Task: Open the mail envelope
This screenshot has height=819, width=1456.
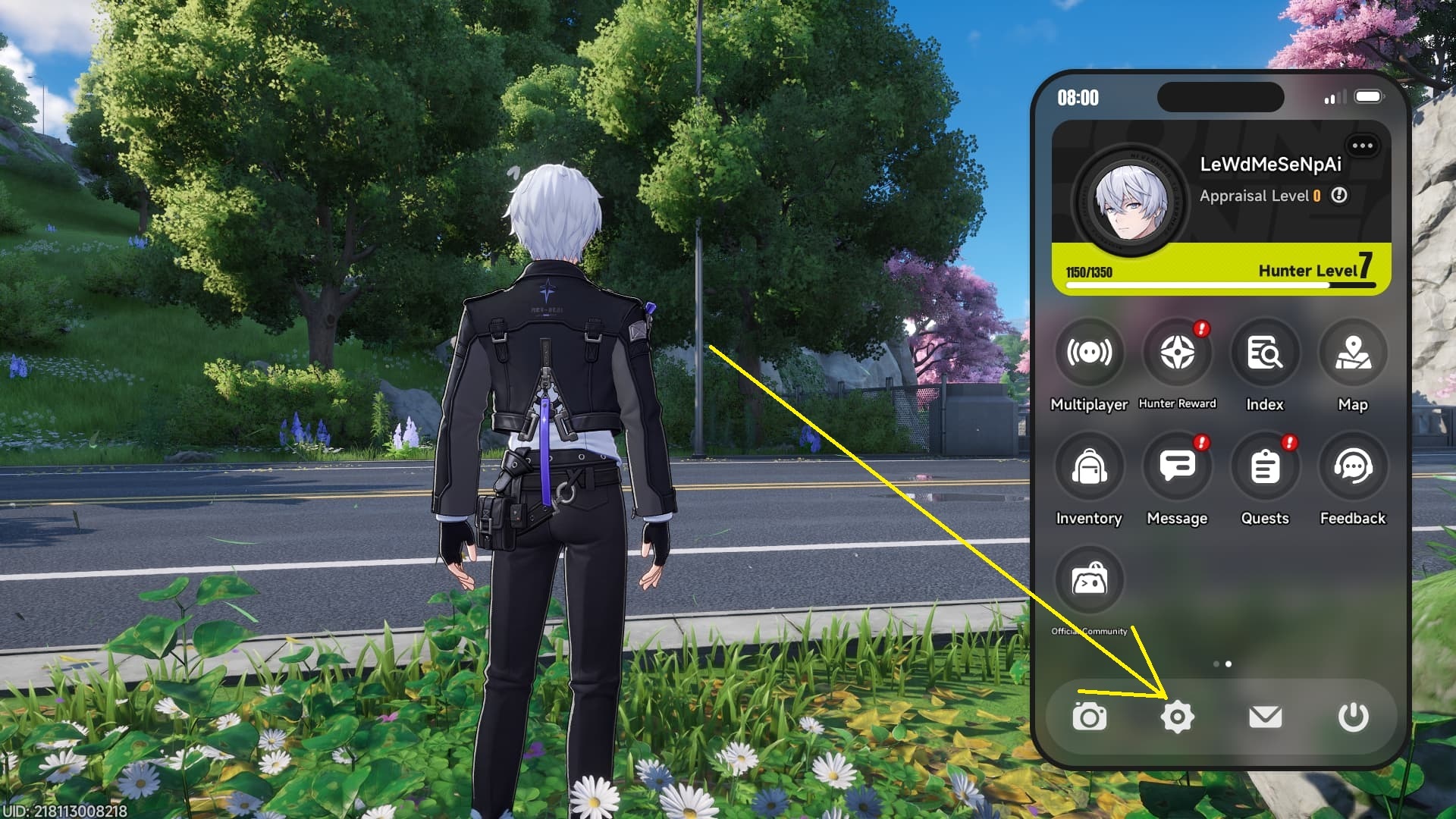Action: point(1265,717)
